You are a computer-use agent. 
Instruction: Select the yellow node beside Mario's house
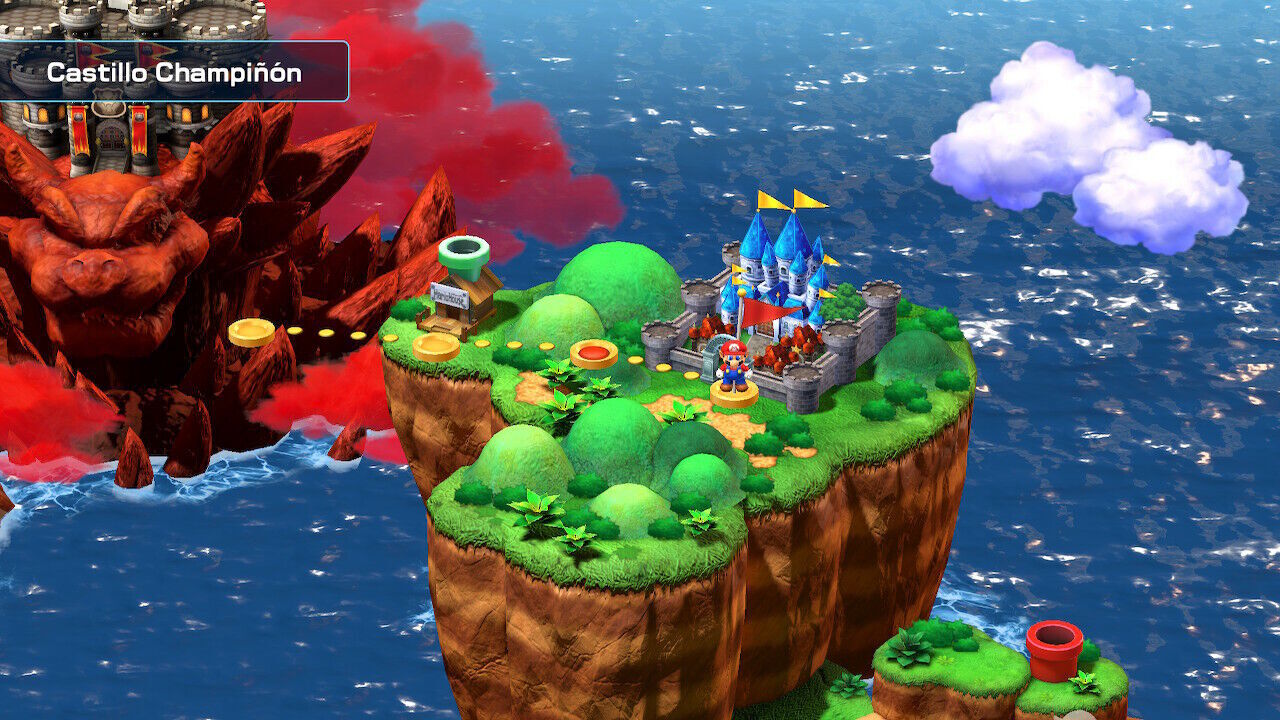tap(436, 347)
